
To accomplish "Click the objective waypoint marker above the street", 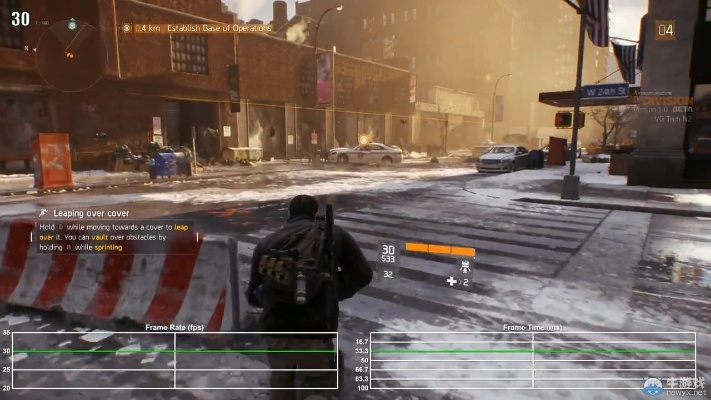I will coord(363,139).
